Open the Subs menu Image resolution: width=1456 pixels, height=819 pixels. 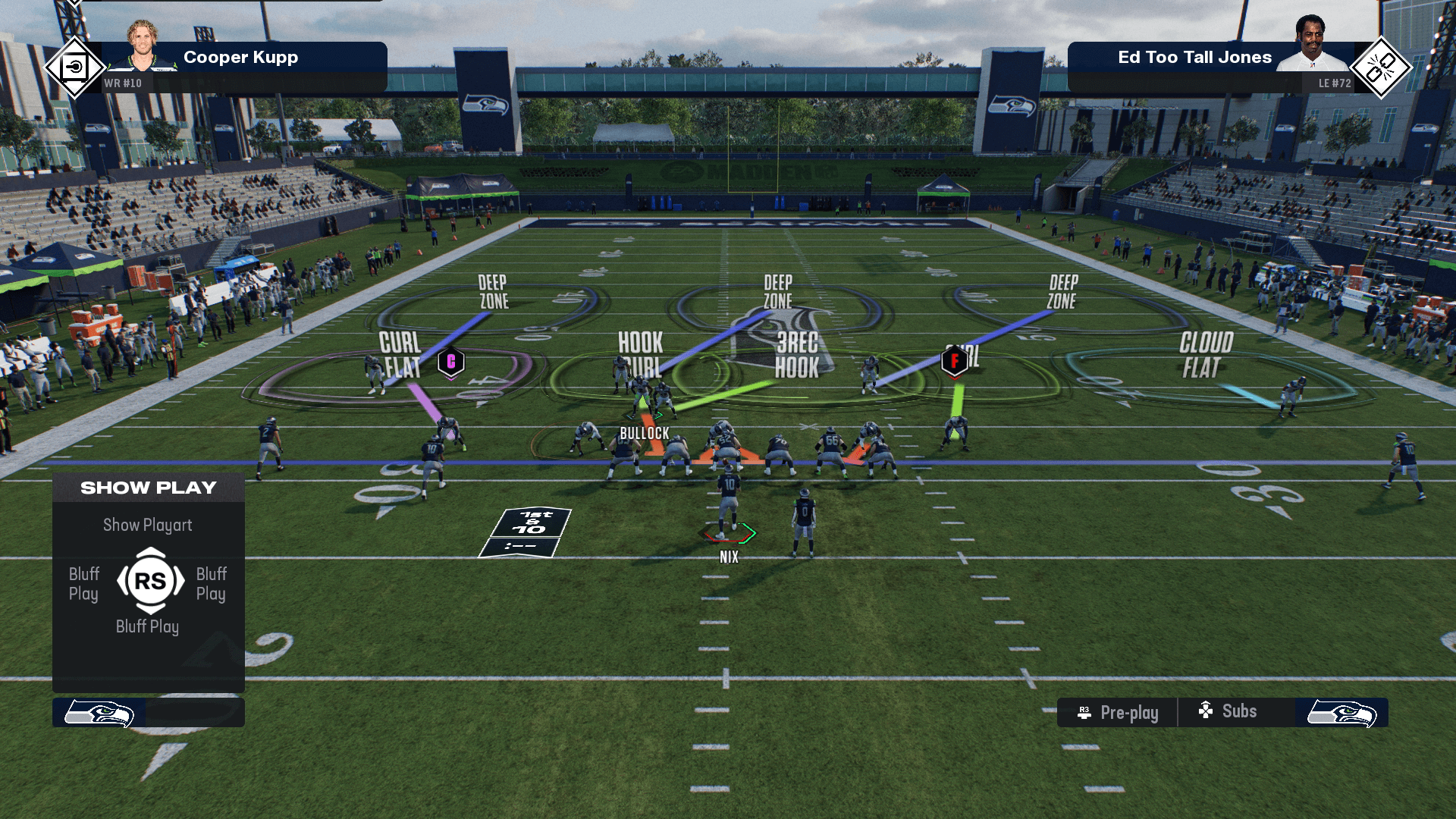coord(1228,711)
